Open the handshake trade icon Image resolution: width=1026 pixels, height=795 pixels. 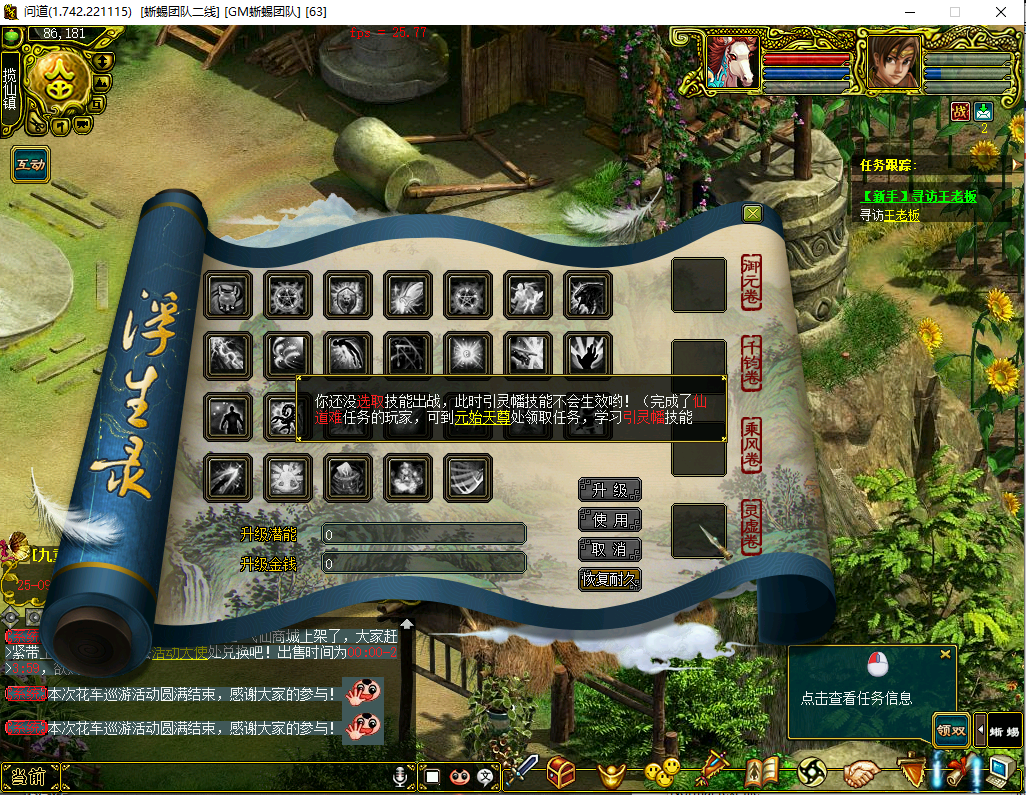click(860, 772)
